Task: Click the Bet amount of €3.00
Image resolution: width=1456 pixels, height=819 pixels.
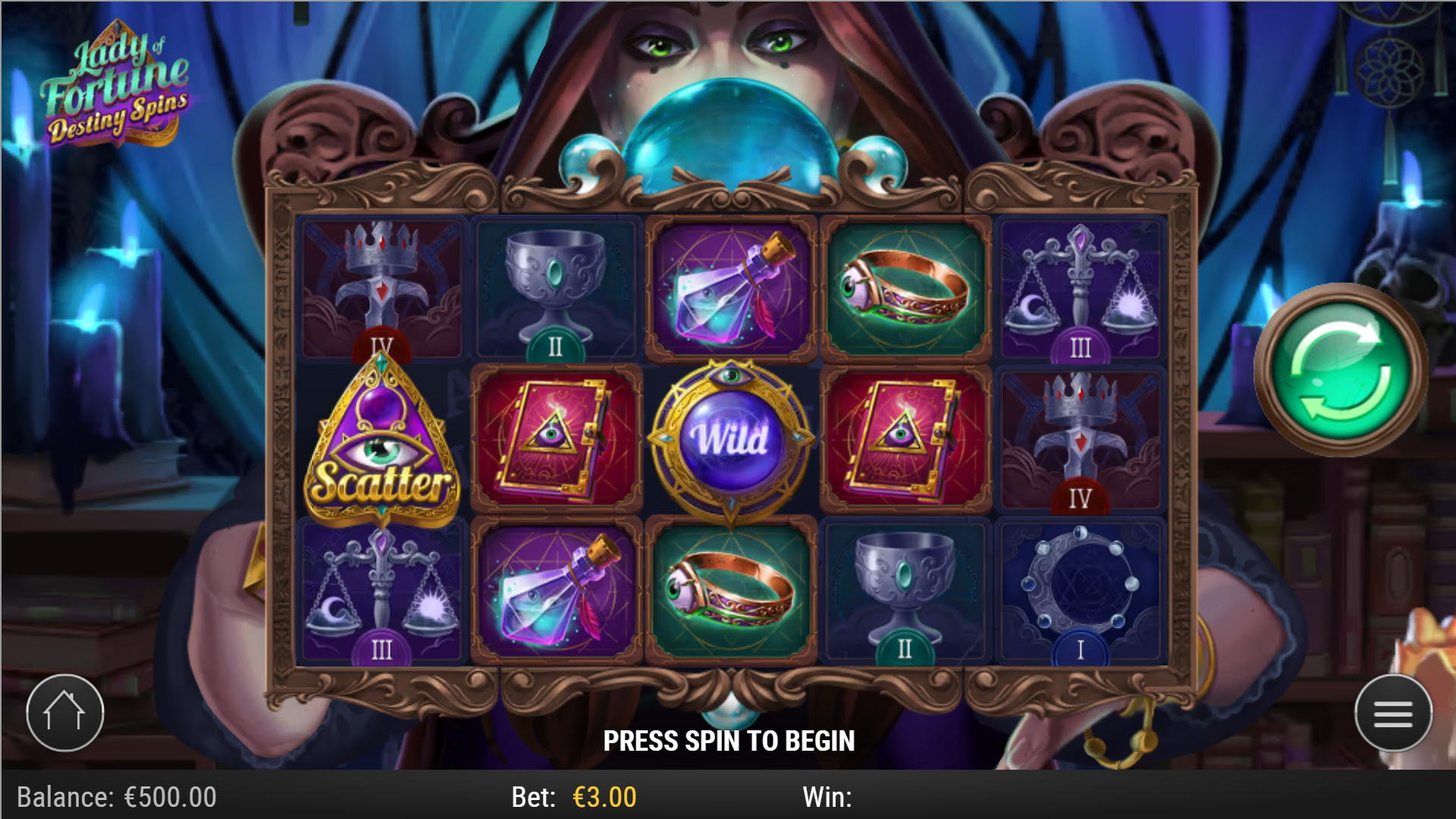Action: 601,796
